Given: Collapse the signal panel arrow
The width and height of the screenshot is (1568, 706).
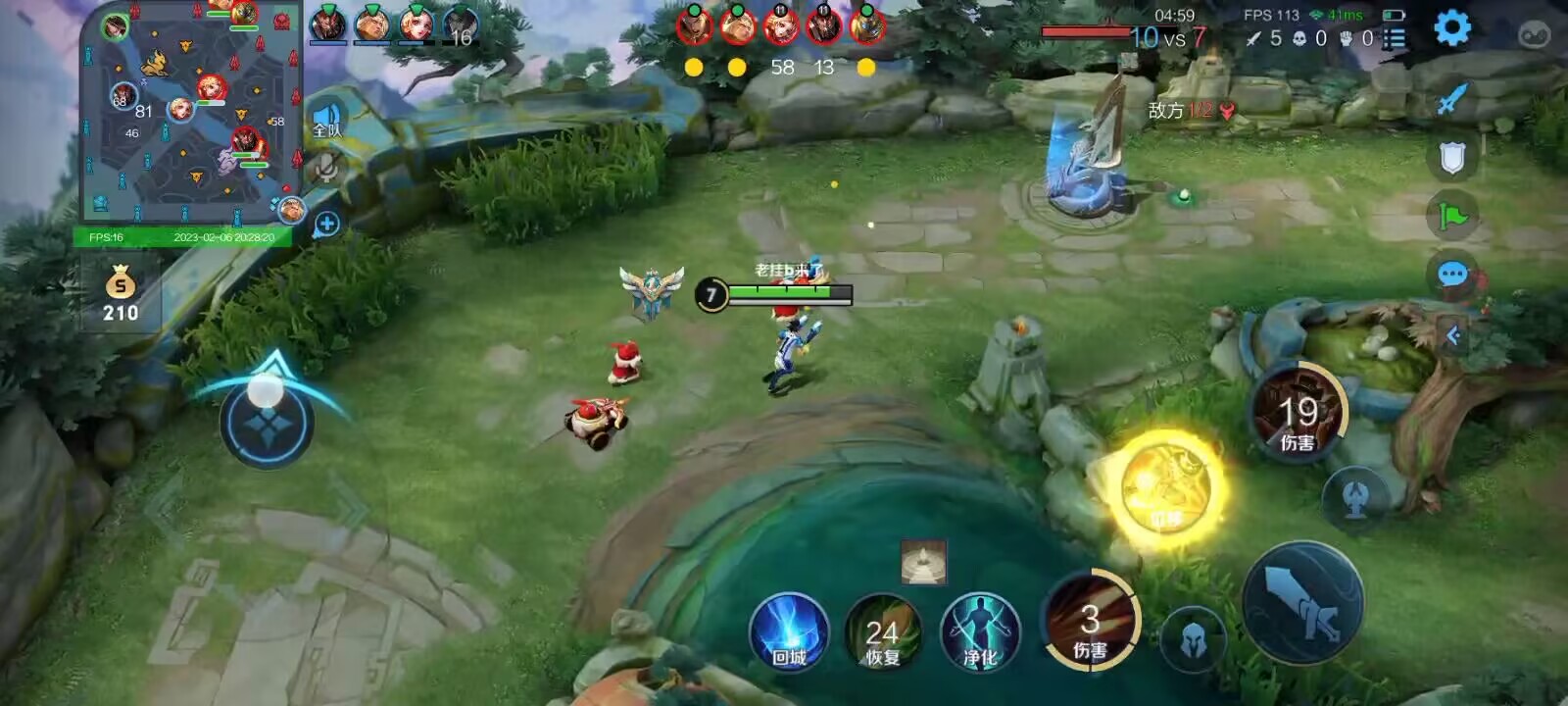Looking at the screenshot, I should coord(1453,336).
